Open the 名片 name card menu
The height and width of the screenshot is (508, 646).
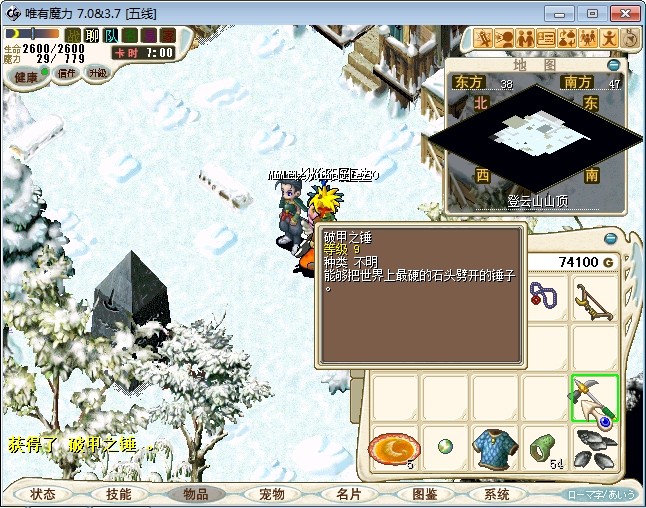coord(348,494)
